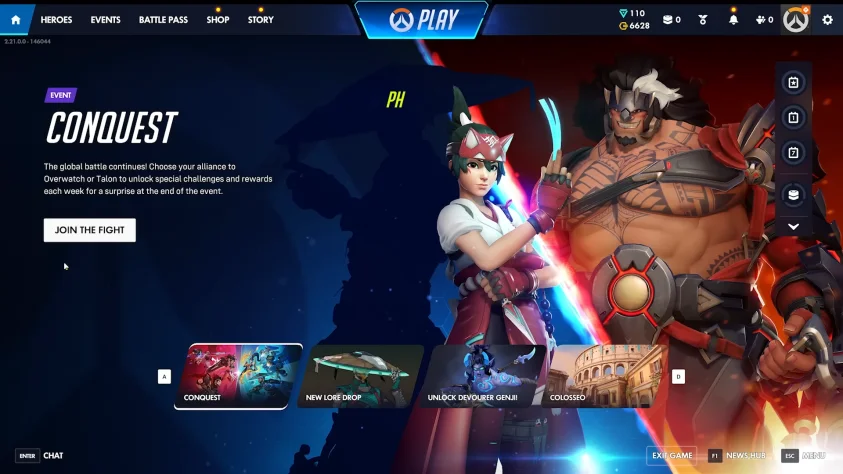Select the Conquest news card

pos(243,376)
